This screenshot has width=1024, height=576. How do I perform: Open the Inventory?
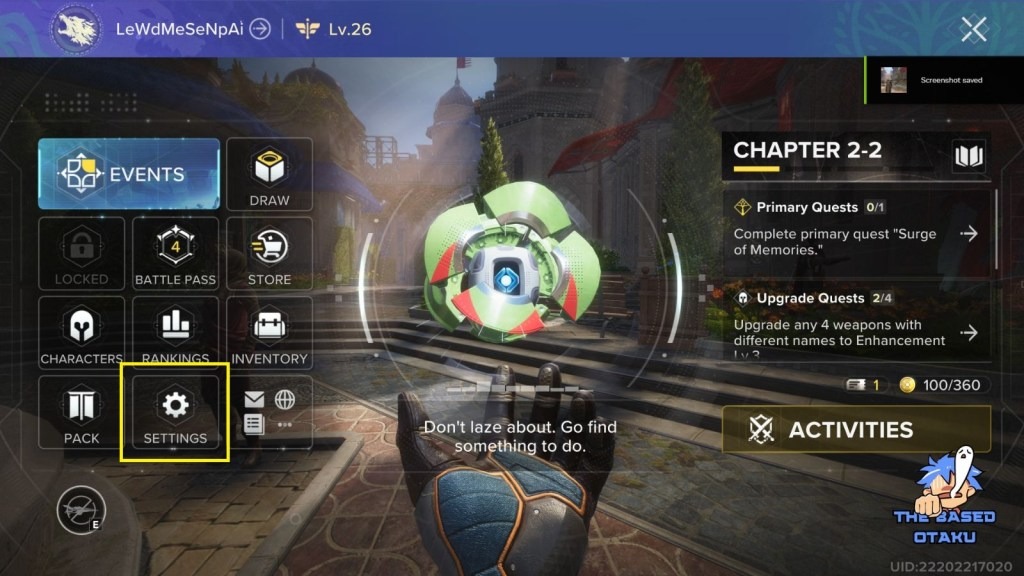point(269,333)
